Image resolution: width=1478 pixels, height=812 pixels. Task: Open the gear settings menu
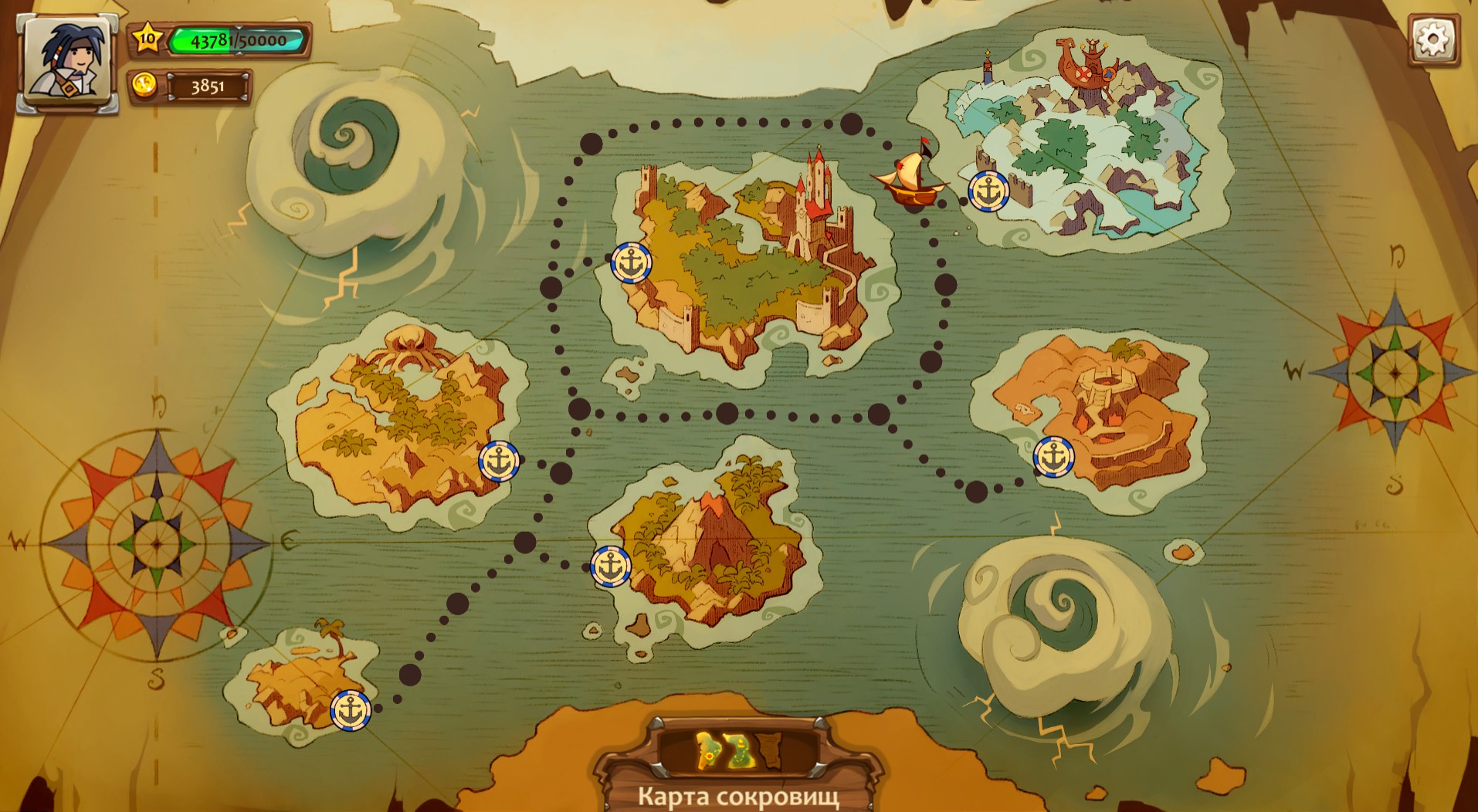pos(1432,39)
